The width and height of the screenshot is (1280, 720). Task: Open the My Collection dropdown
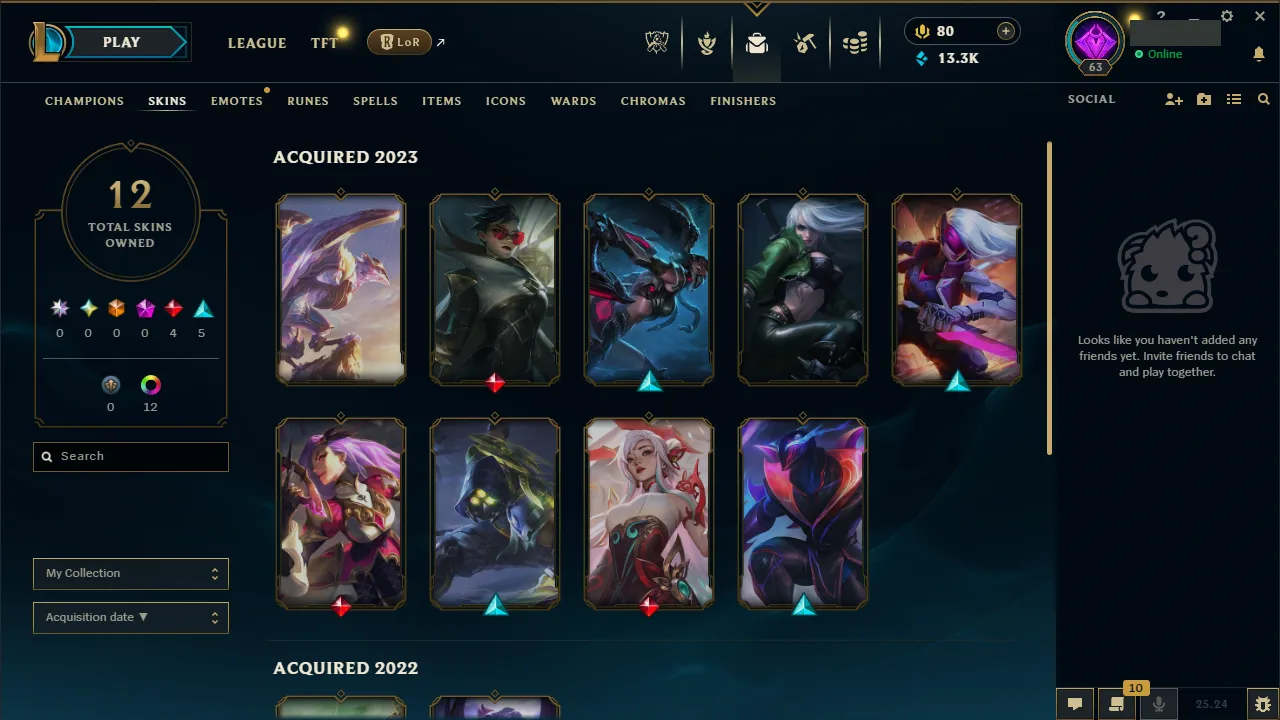point(130,573)
